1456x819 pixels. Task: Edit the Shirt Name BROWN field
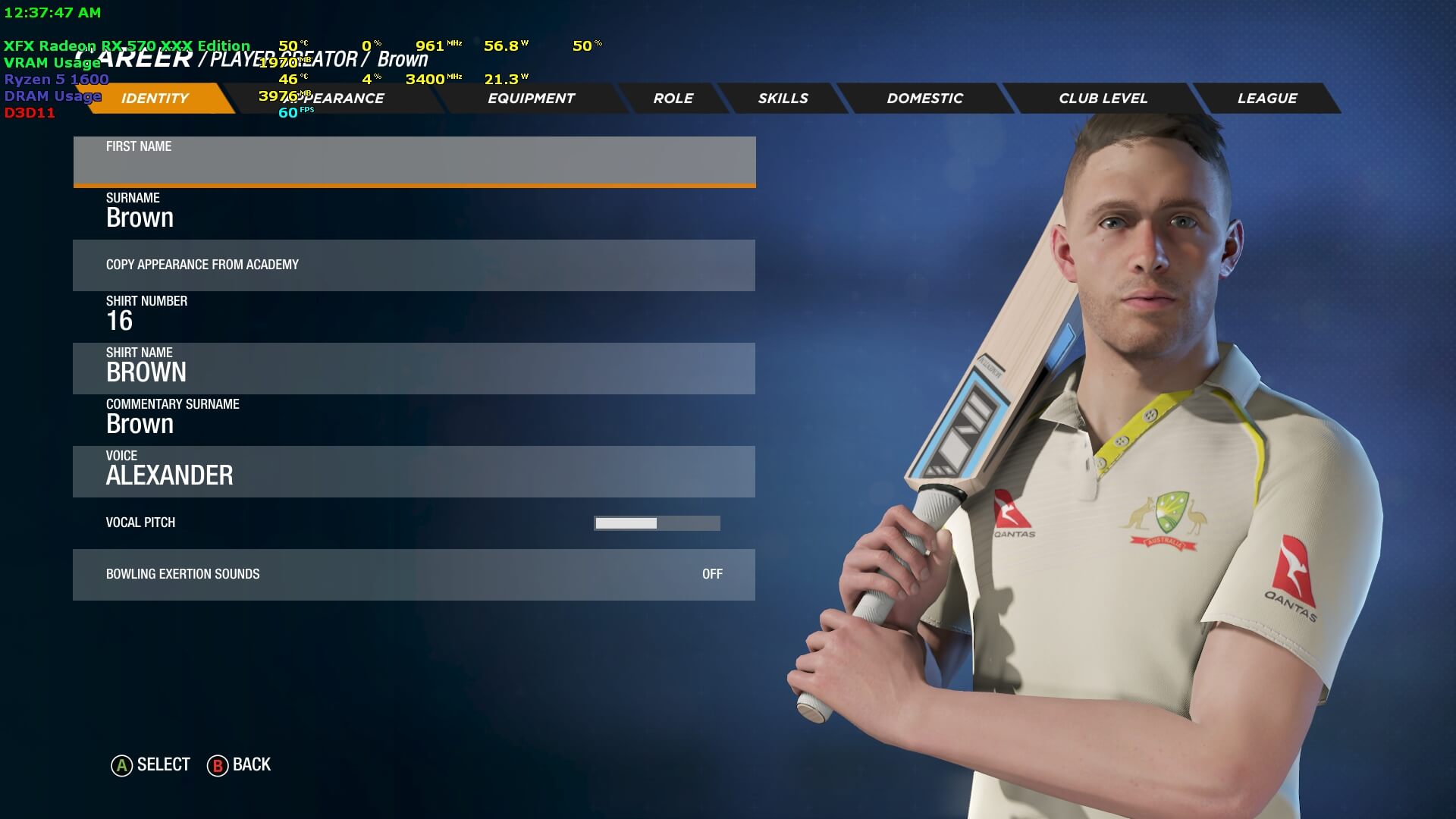pos(414,368)
